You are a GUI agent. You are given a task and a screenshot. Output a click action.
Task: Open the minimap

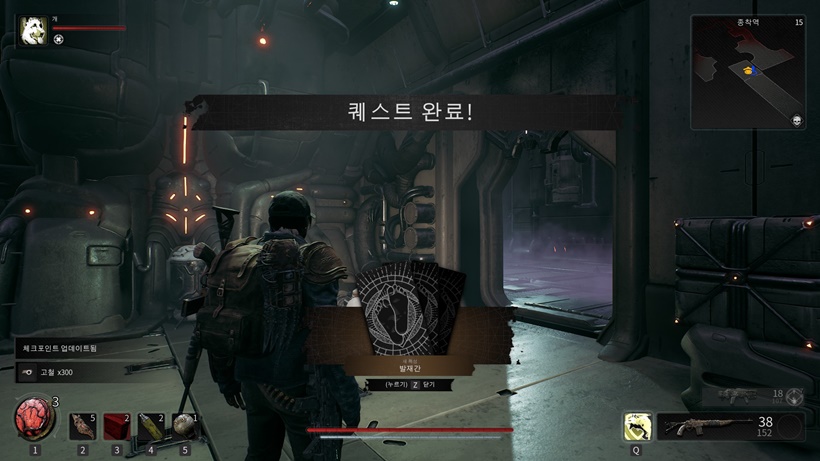pyautogui.click(x=747, y=72)
